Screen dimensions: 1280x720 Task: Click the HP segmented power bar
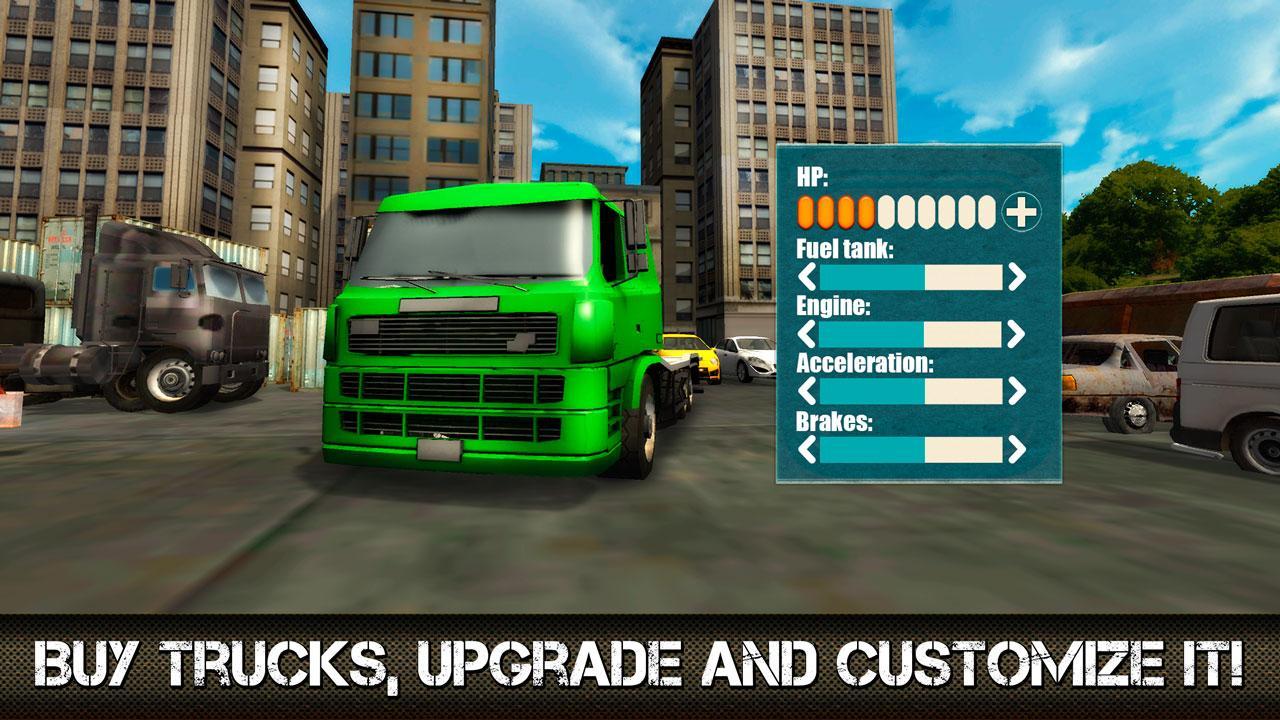coord(895,211)
